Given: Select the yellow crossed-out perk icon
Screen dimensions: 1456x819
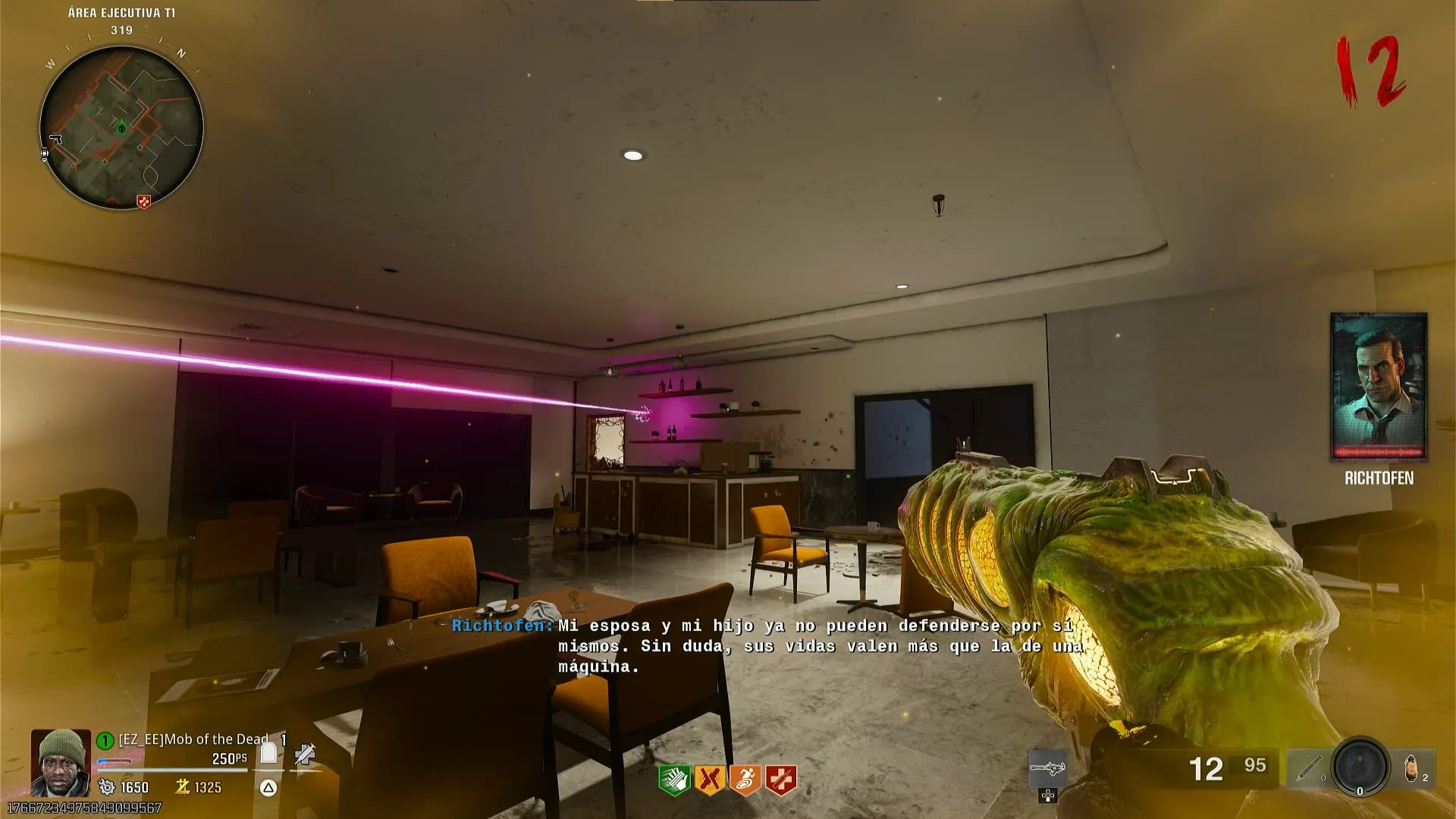Looking at the screenshot, I should click(x=709, y=780).
